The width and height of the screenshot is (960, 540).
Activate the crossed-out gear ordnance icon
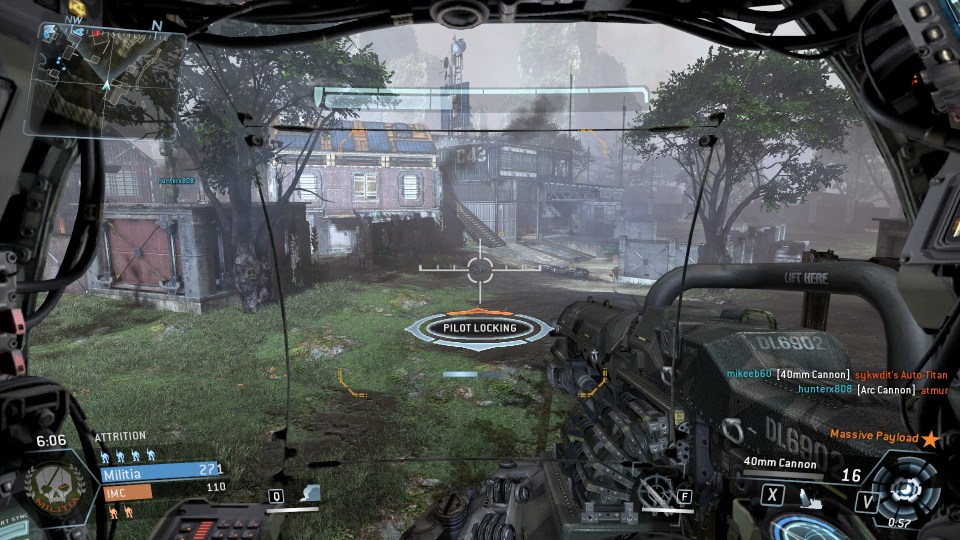point(655,492)
